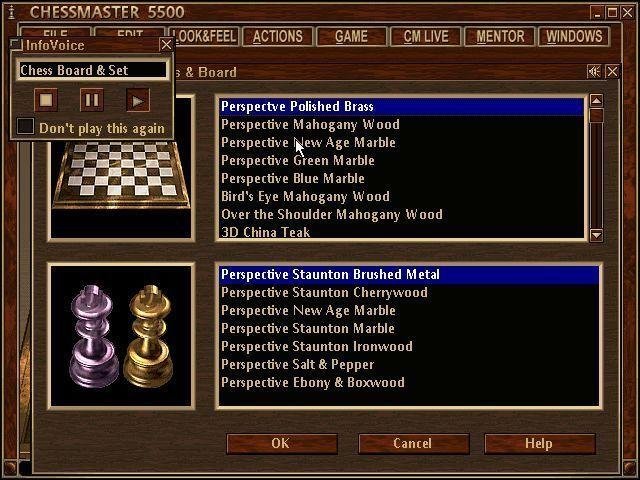Image resolution: width=640 pixels, height=480 pixels.
Task: Choose Over the Shoulder Mahogany Wood board
Action: point(331,214)
